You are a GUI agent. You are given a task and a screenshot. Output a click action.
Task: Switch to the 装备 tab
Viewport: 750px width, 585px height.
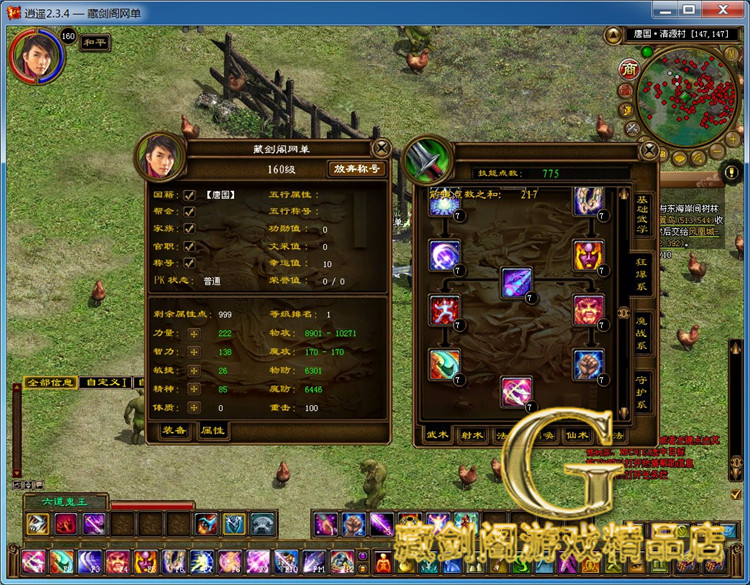[174, 430]
